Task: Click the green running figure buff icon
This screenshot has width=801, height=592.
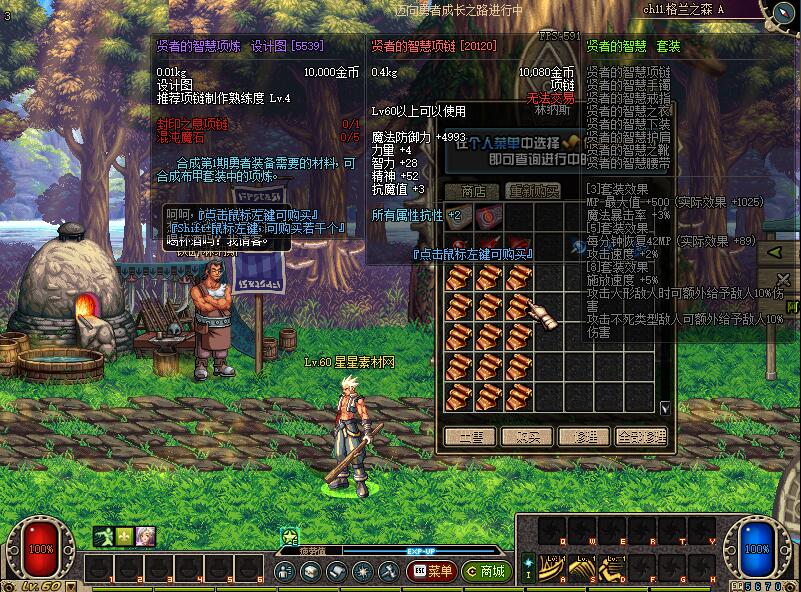Action: pyautogui.click(x=104, y=537)
